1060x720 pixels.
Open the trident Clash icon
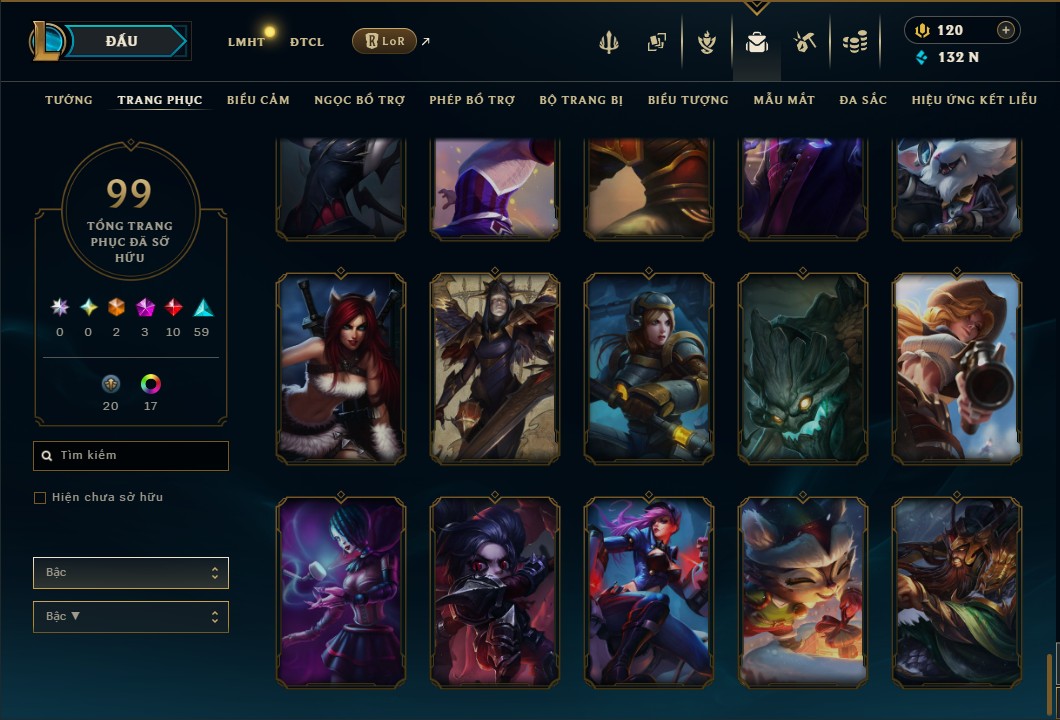click(608, 42)
